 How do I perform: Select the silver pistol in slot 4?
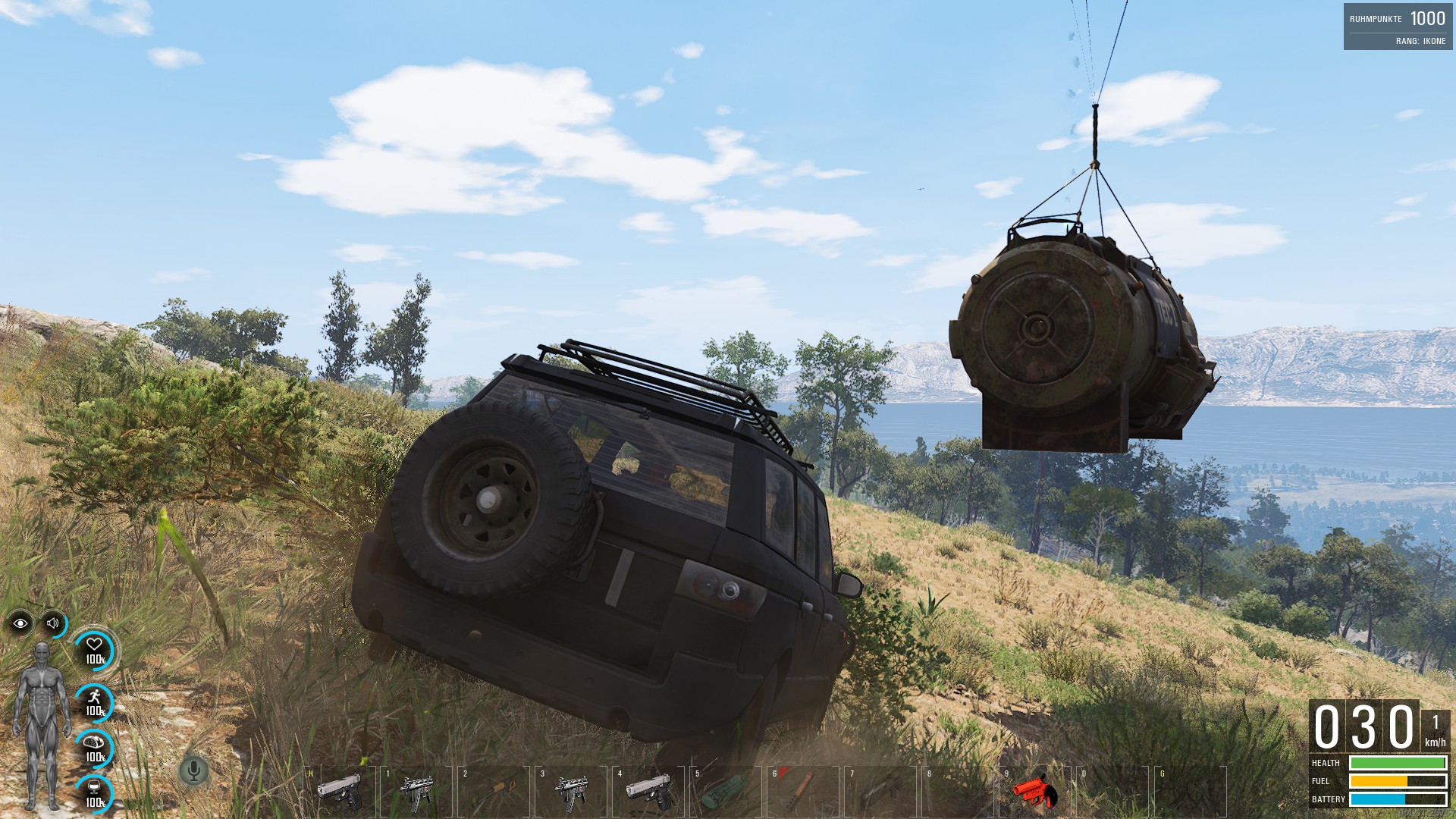(649, 791)
